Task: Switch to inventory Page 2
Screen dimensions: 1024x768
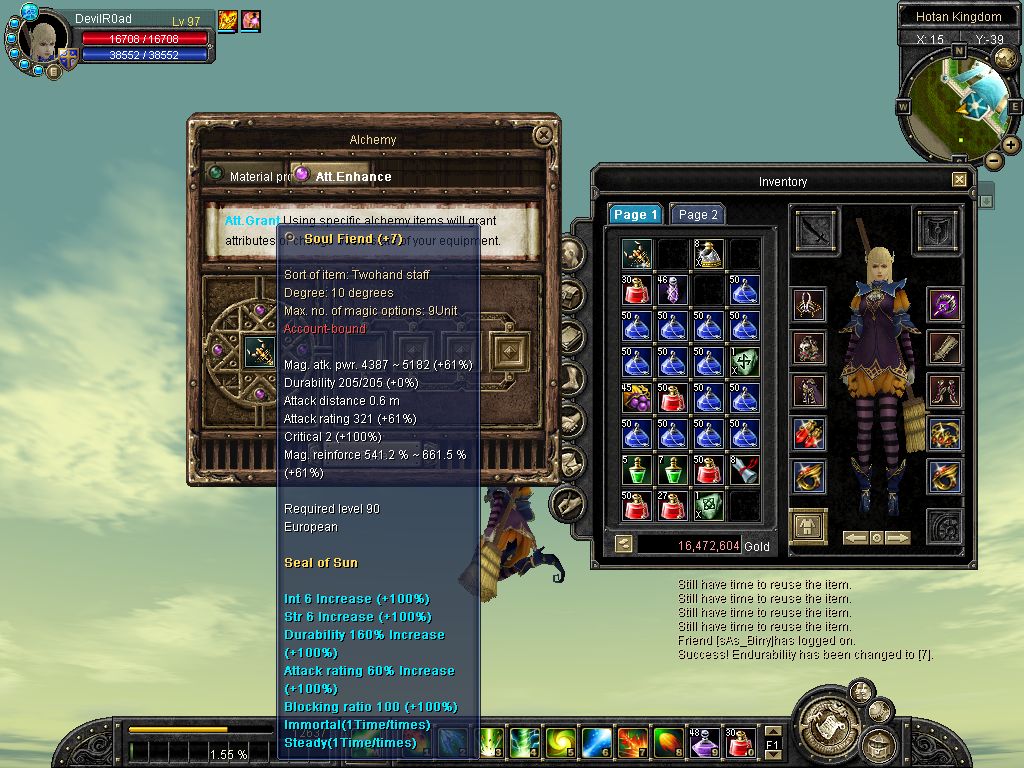Action: 697,214
